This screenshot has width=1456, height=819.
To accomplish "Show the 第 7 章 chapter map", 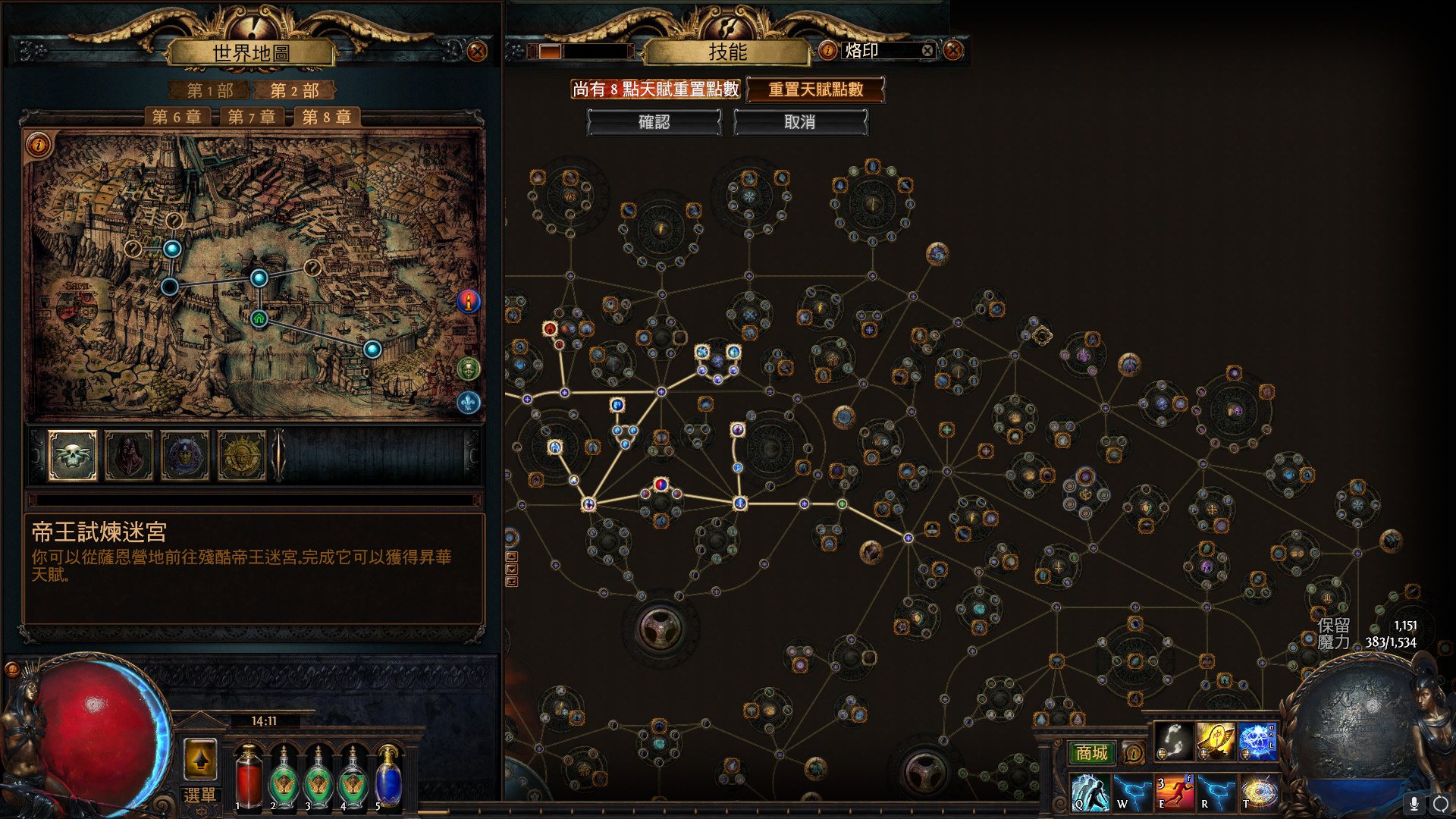I will click(251, 117).
